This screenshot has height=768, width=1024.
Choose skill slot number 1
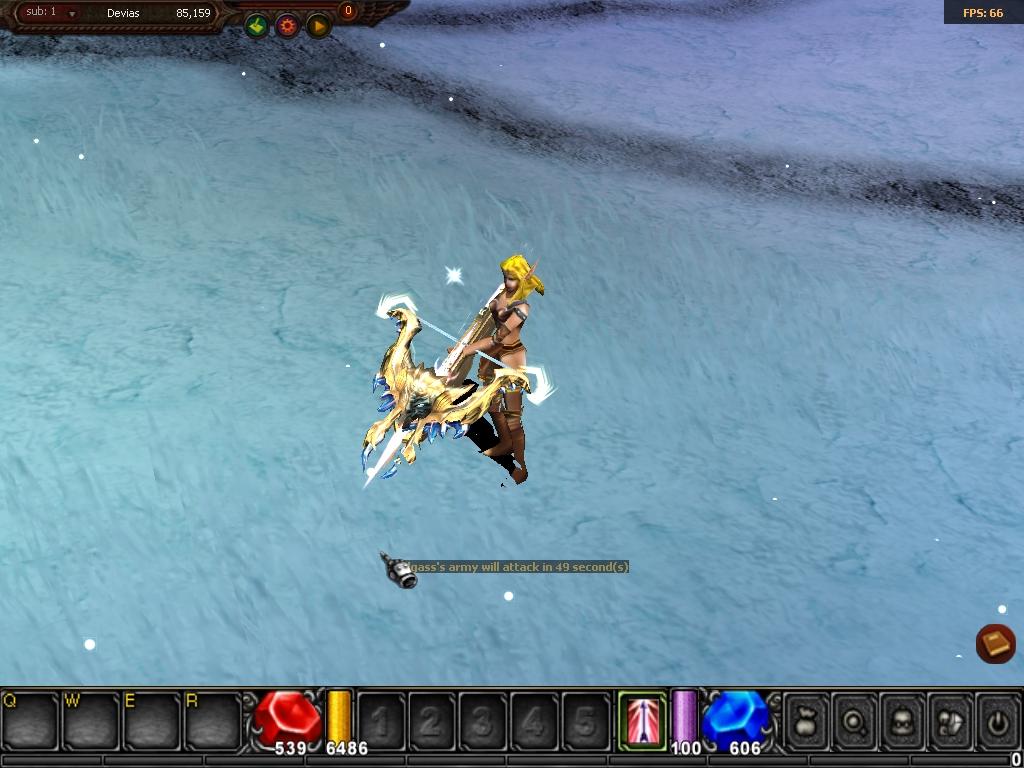381,719
